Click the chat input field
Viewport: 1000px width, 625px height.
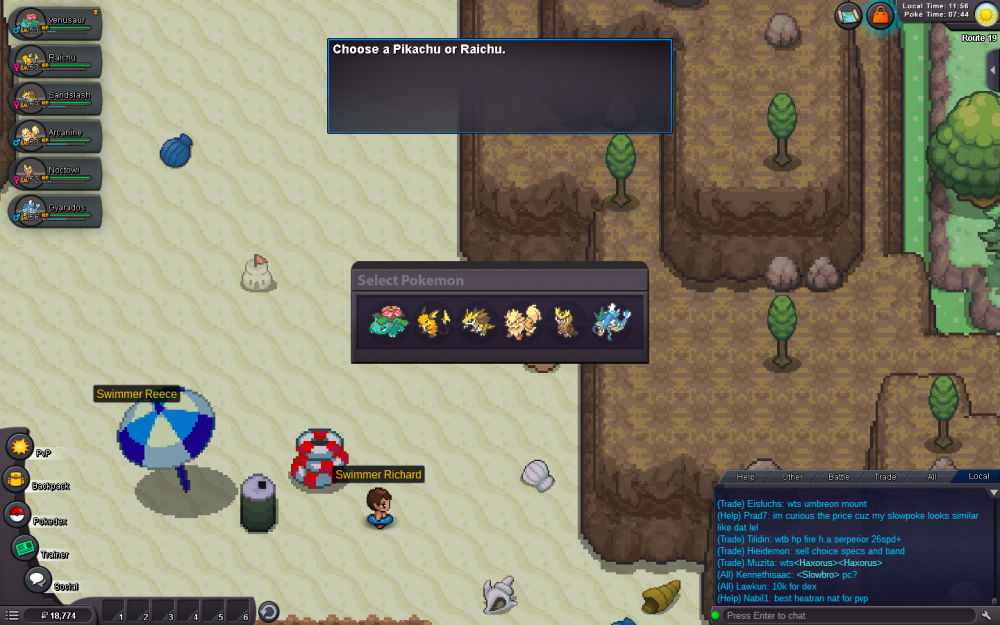[845, 615]
